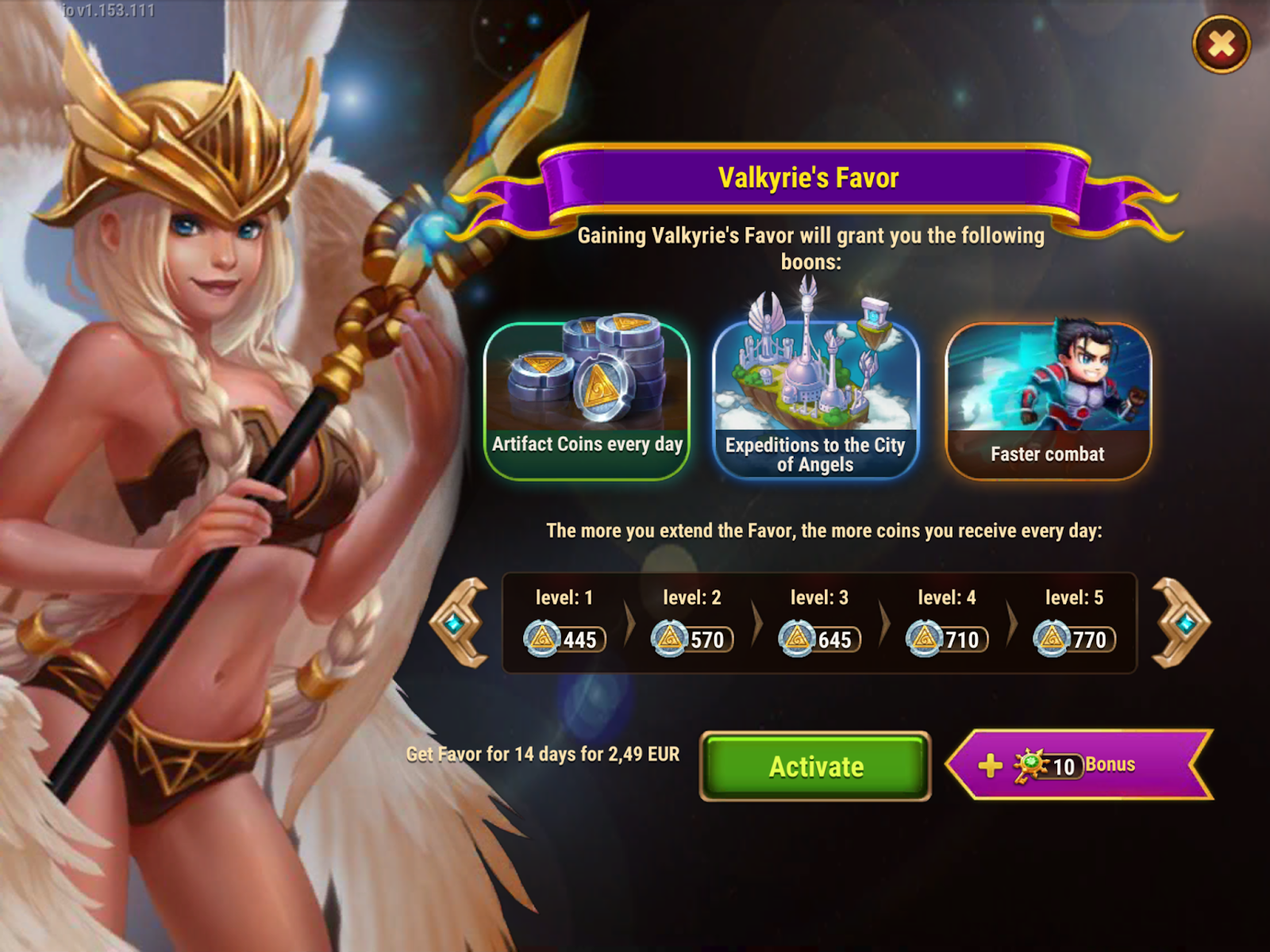Screen dimensions: 1270x952
Task: Open the Expeditions to the City of Angels boon
Action: (x=815, y=401)
